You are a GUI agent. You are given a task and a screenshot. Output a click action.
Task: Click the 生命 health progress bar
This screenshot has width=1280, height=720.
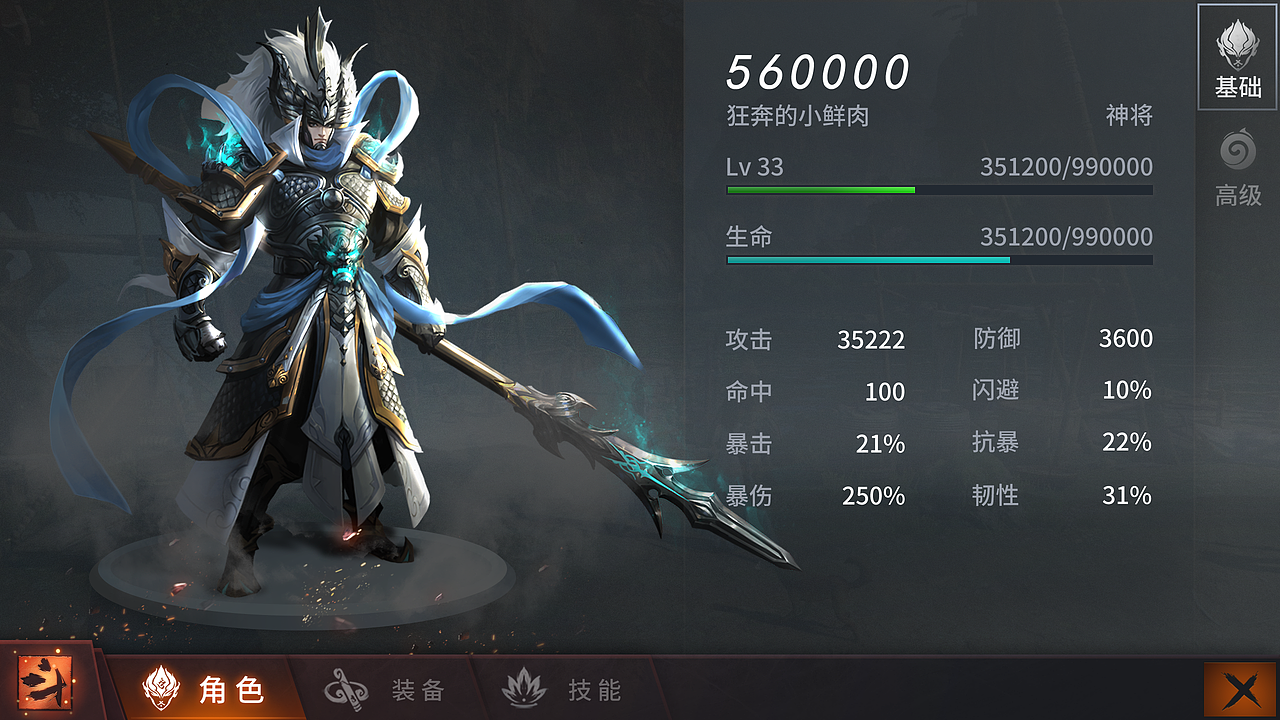tap(938, 260)
